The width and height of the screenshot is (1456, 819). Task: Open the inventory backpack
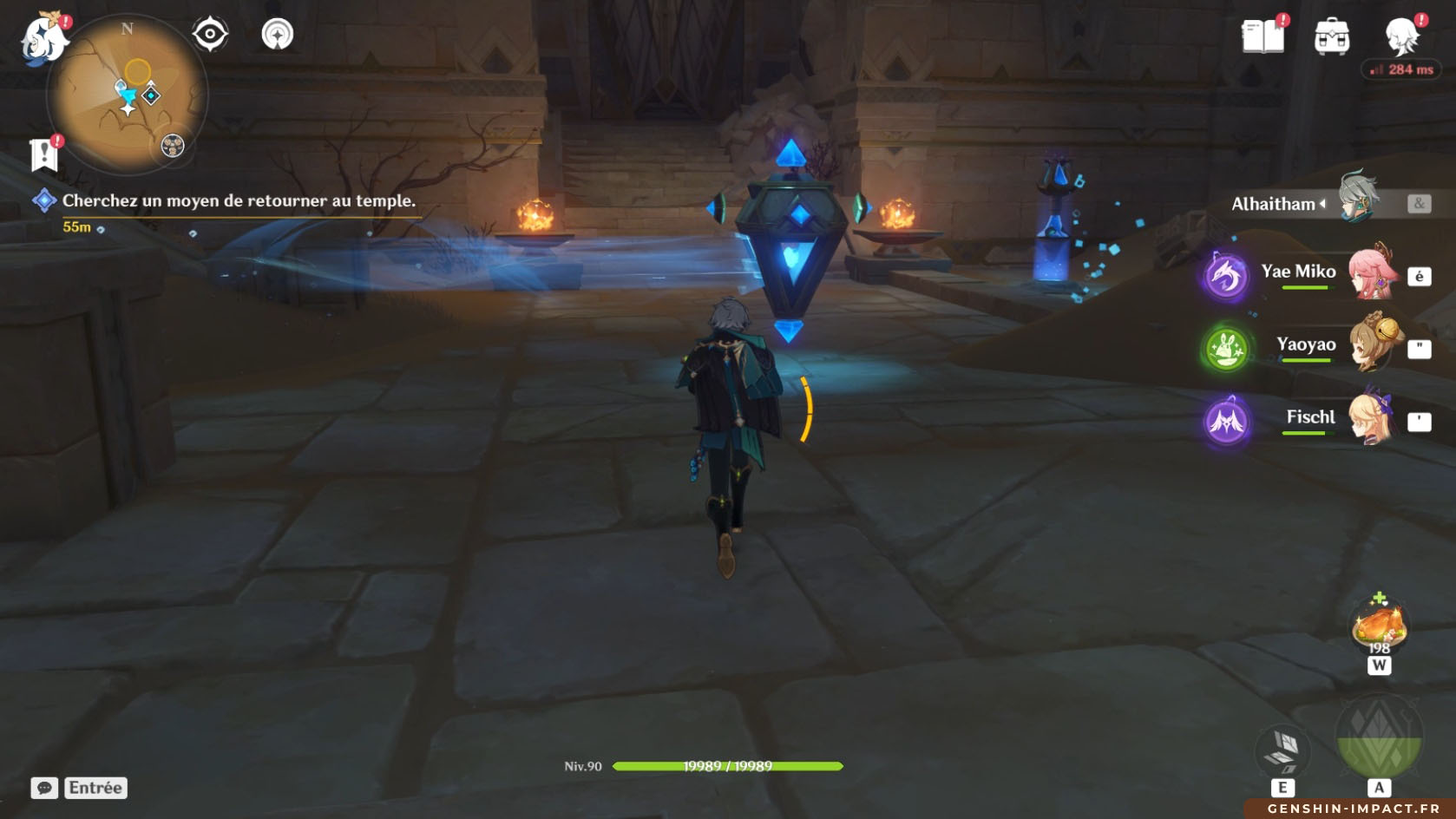point(1332,36)
